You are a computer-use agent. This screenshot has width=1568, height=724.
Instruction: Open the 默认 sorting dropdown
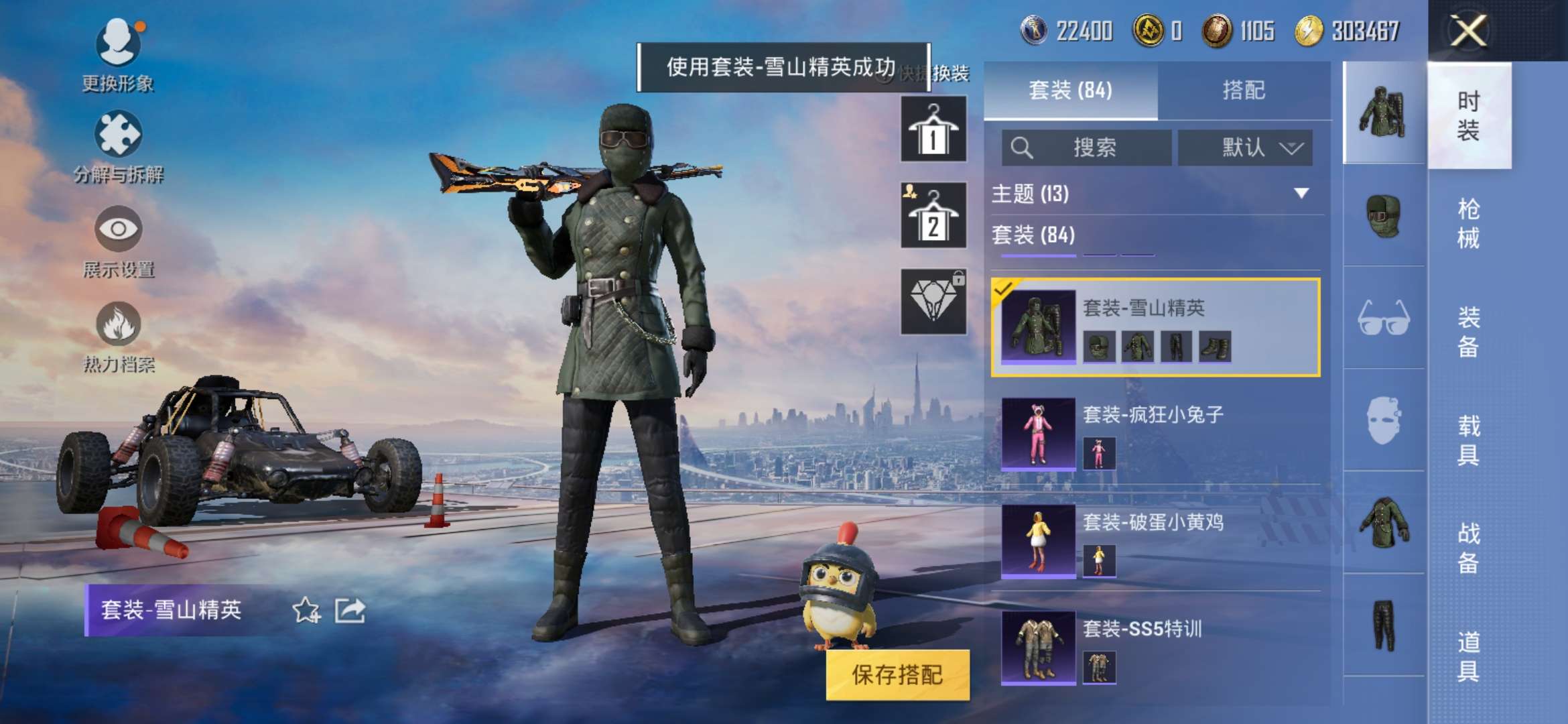click(1246, 147)
